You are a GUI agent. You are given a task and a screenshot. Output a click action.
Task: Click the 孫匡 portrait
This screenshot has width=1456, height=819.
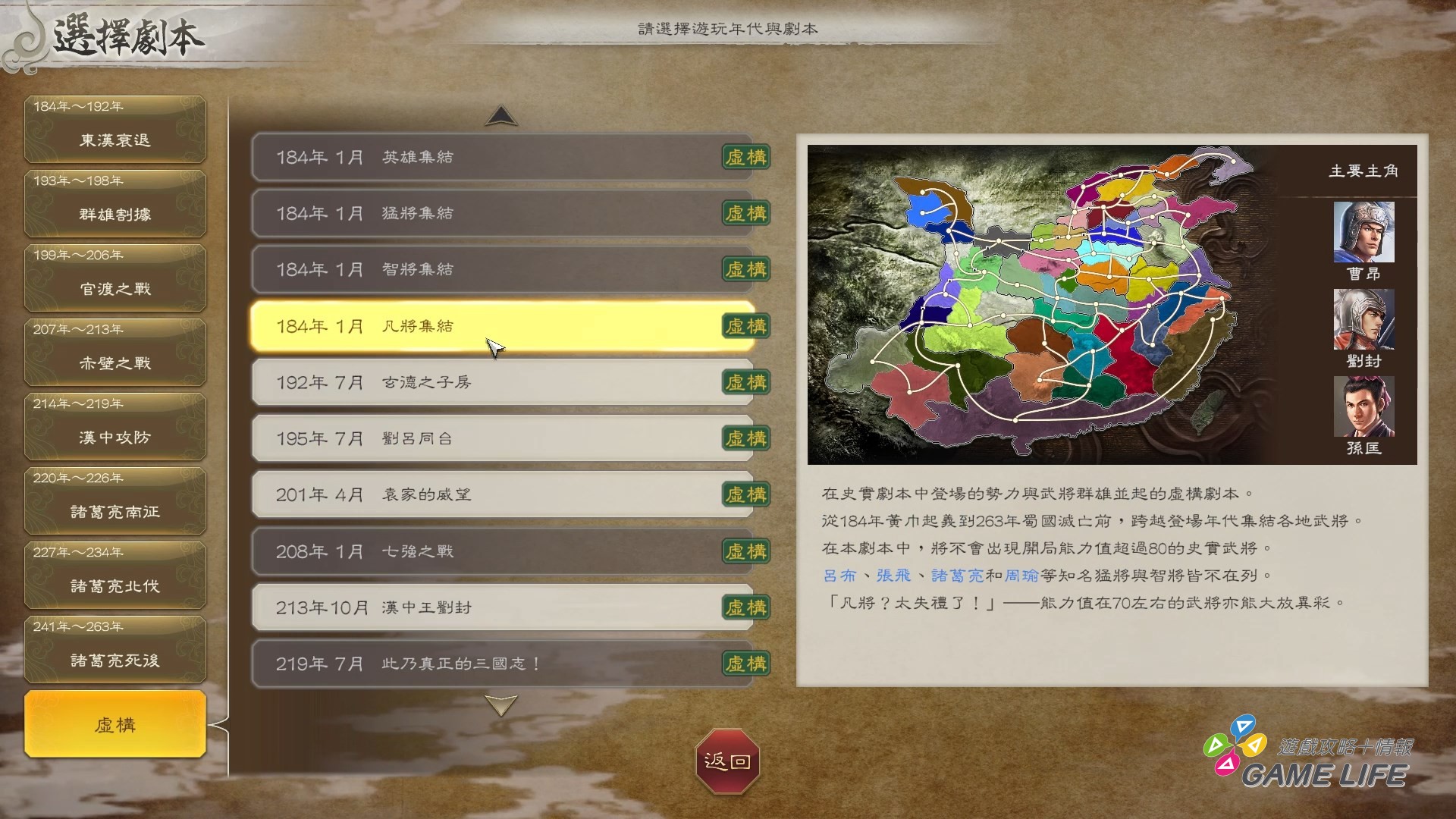pyautogui.click(x=1363, y=409)
